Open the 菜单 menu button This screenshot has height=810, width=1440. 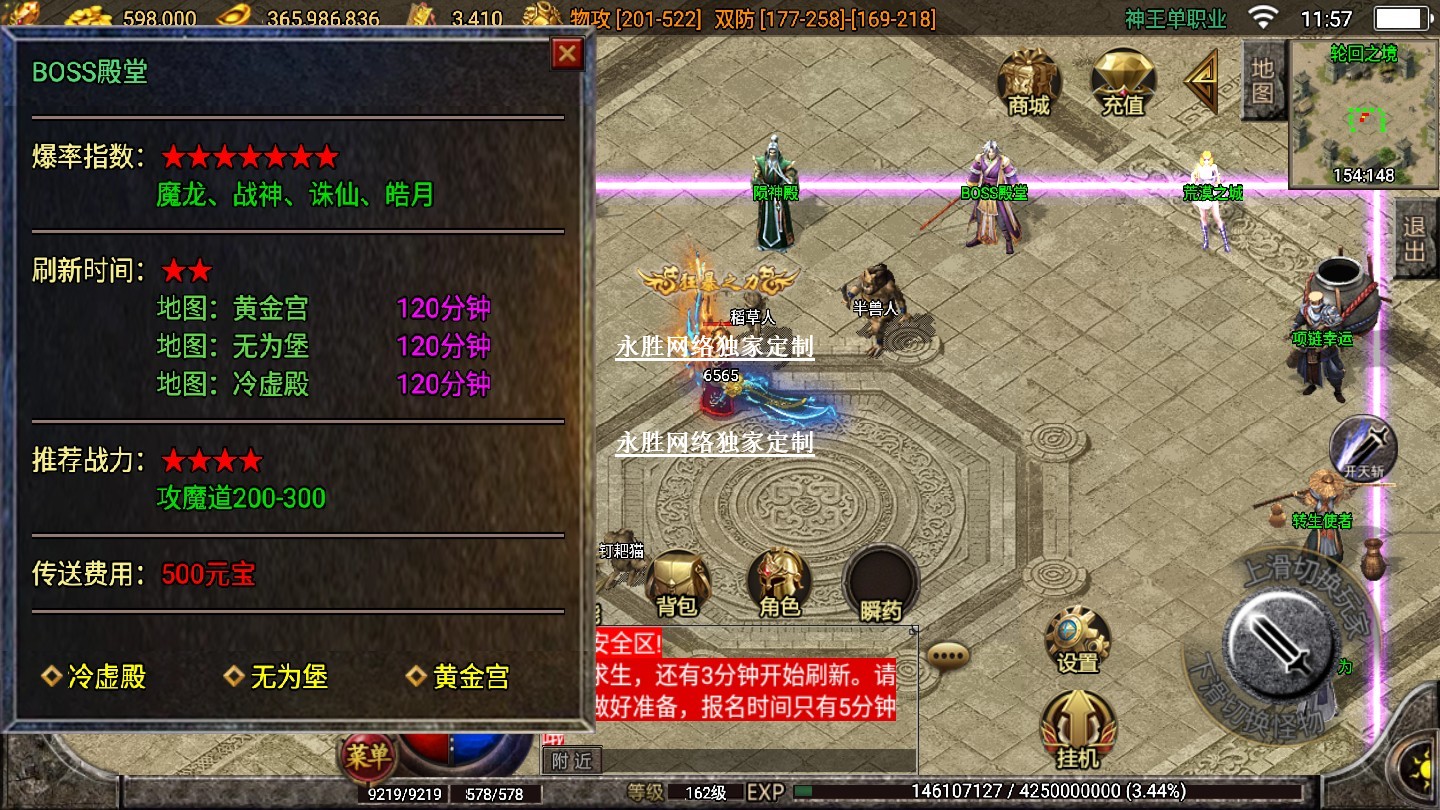click(x=367, y=757)
